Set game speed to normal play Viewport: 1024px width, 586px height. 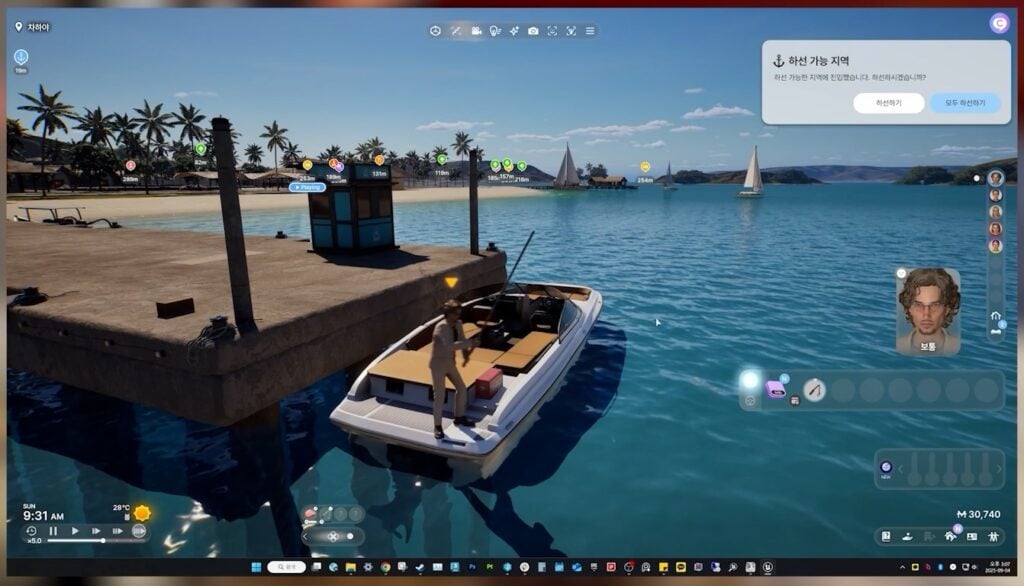74,531
